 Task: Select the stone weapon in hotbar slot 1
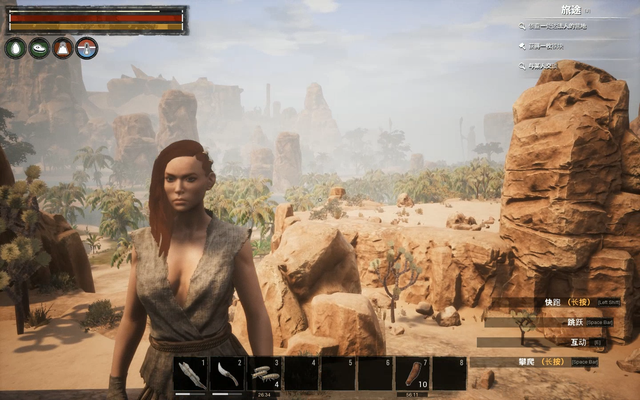[x=191, y=373]
